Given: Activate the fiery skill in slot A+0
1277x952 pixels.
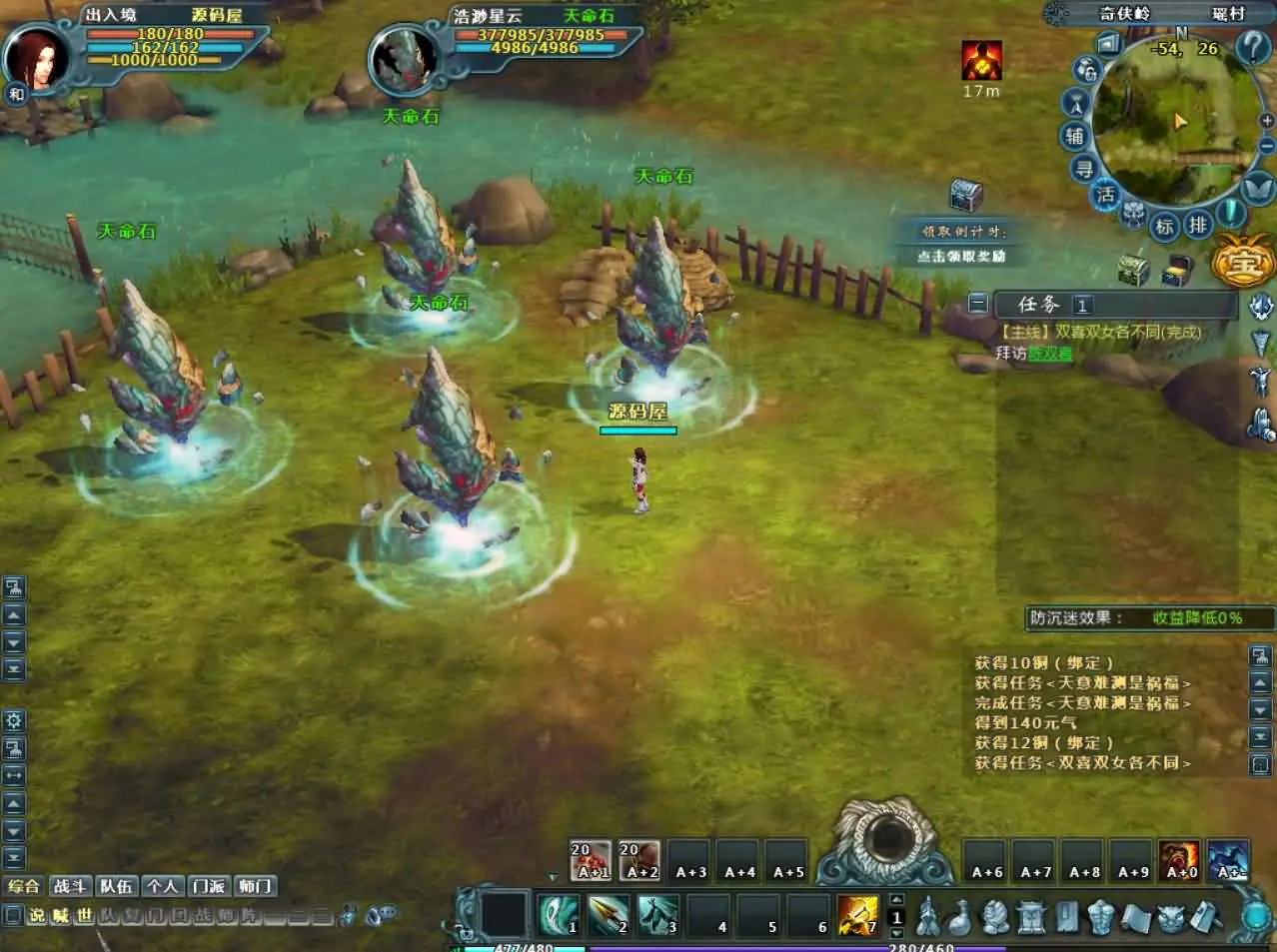Looking at the screenshot, I should 1179,860.
